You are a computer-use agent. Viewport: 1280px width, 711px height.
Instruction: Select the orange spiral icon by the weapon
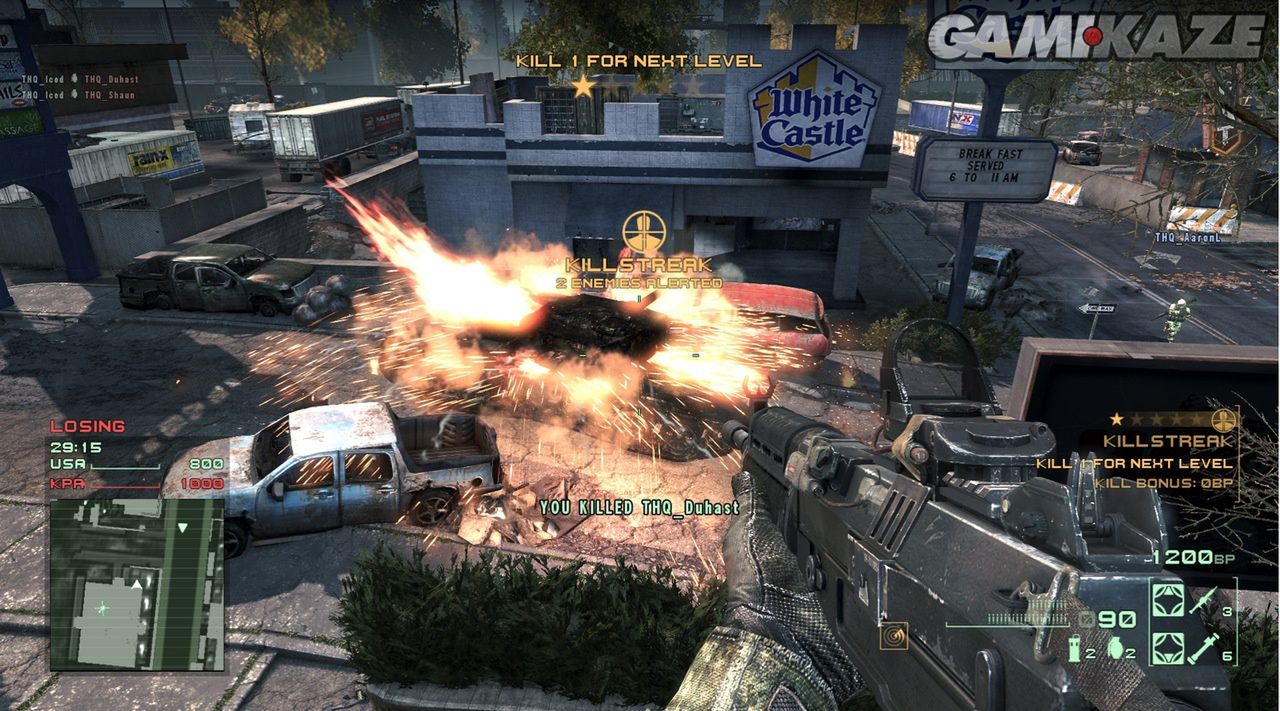pos(893,635)
